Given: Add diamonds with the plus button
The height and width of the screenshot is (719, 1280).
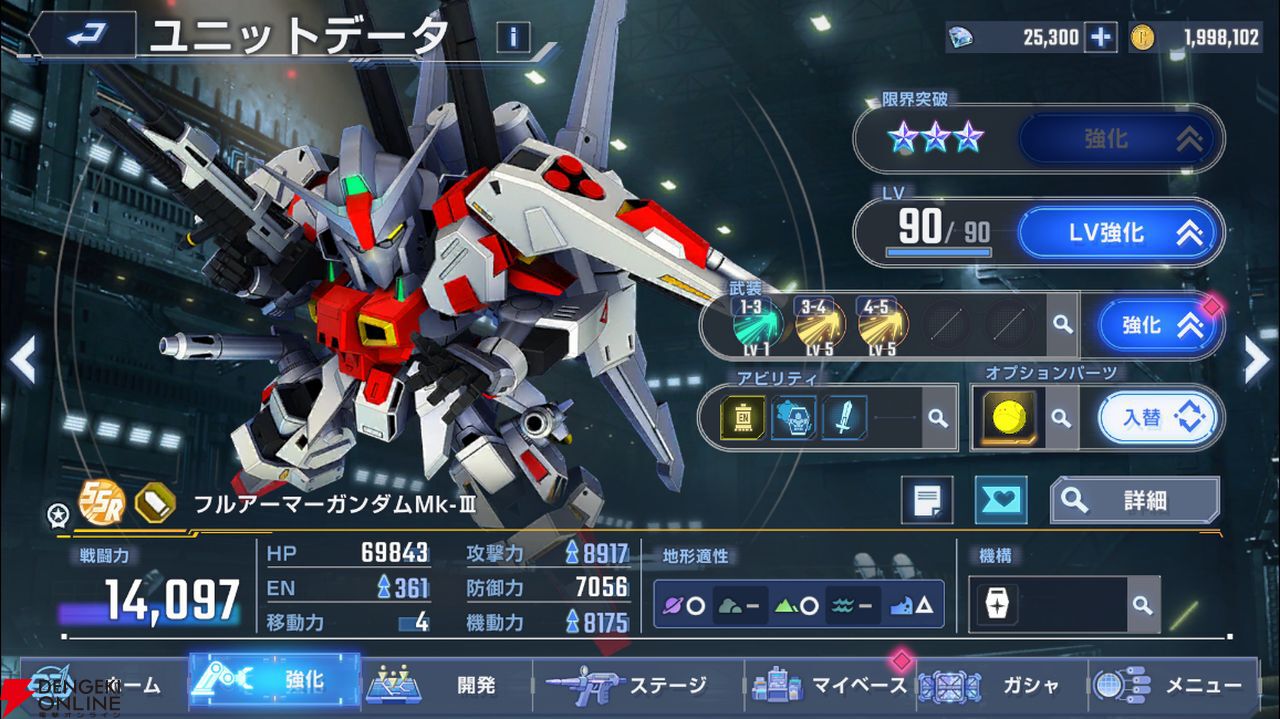Looking at the screenshot, I should pos(1100,38).
